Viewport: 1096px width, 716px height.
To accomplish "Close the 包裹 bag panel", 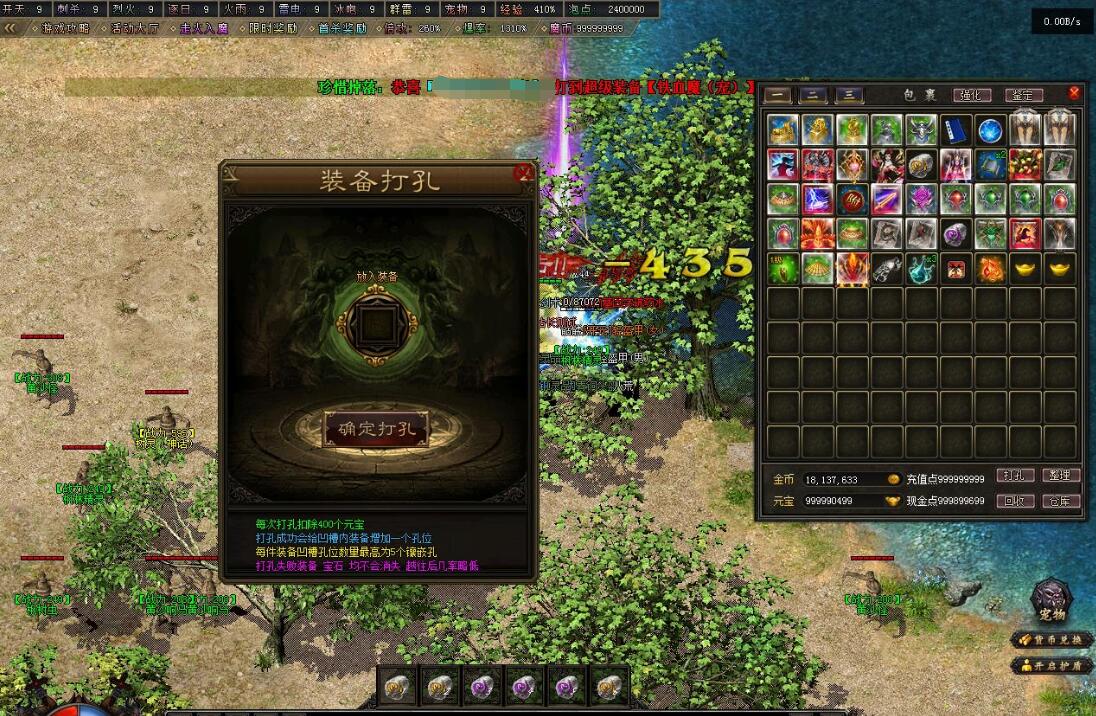I will coord(1074,94).
